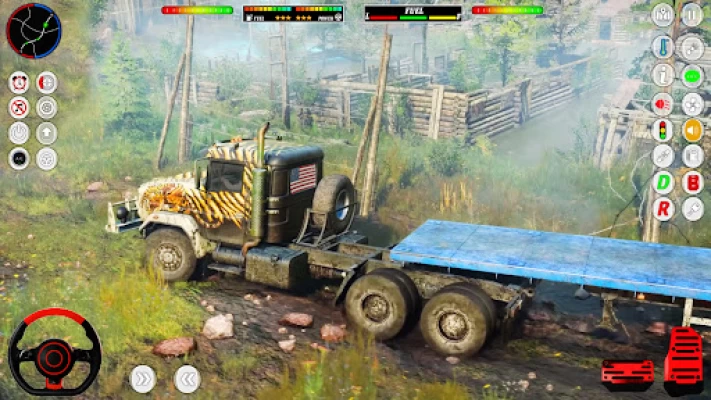Open the traffic light icon button
This screenshot has width=711, height=400.
(663, 129)
